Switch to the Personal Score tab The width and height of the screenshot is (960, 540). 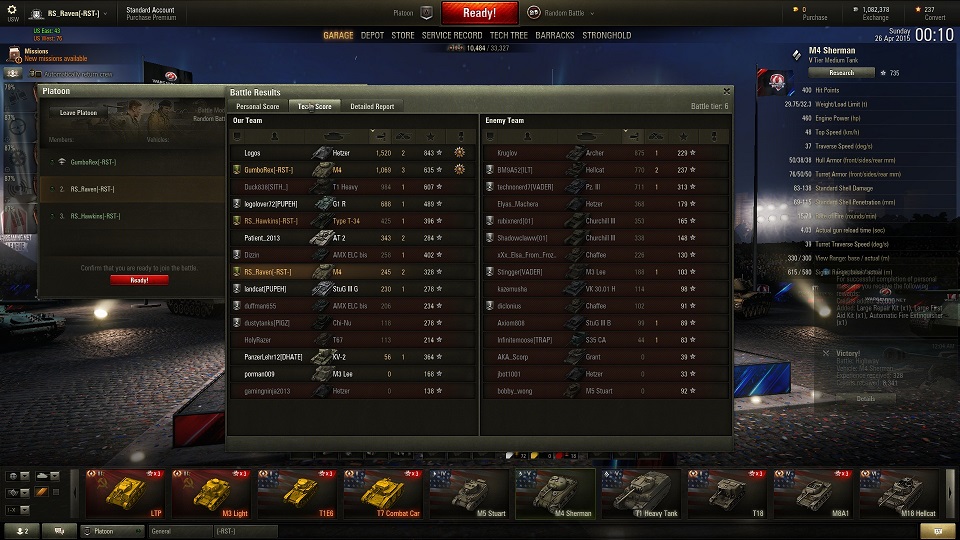[257, 106]
